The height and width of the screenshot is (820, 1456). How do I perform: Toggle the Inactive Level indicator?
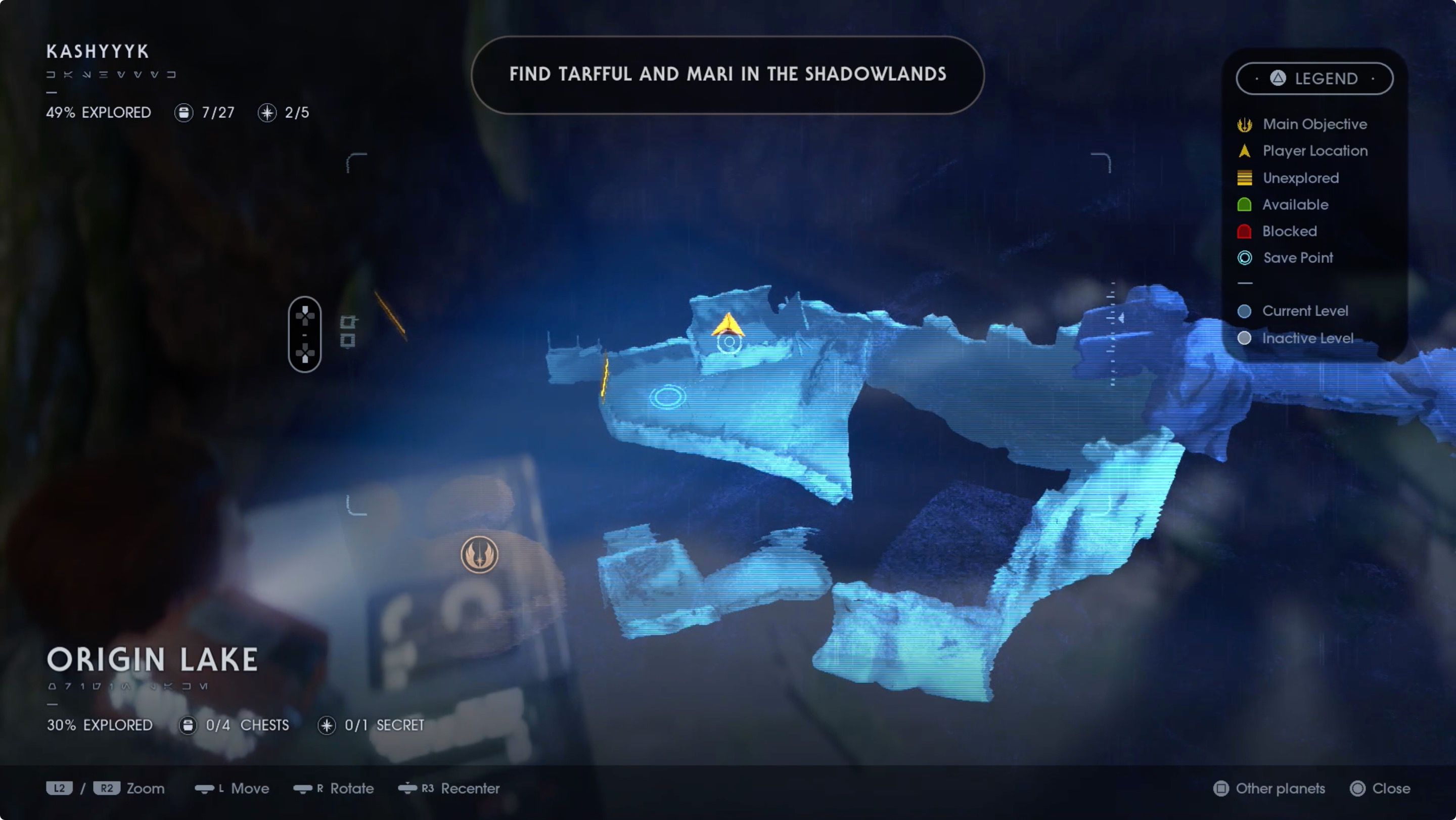[1245, 338]
